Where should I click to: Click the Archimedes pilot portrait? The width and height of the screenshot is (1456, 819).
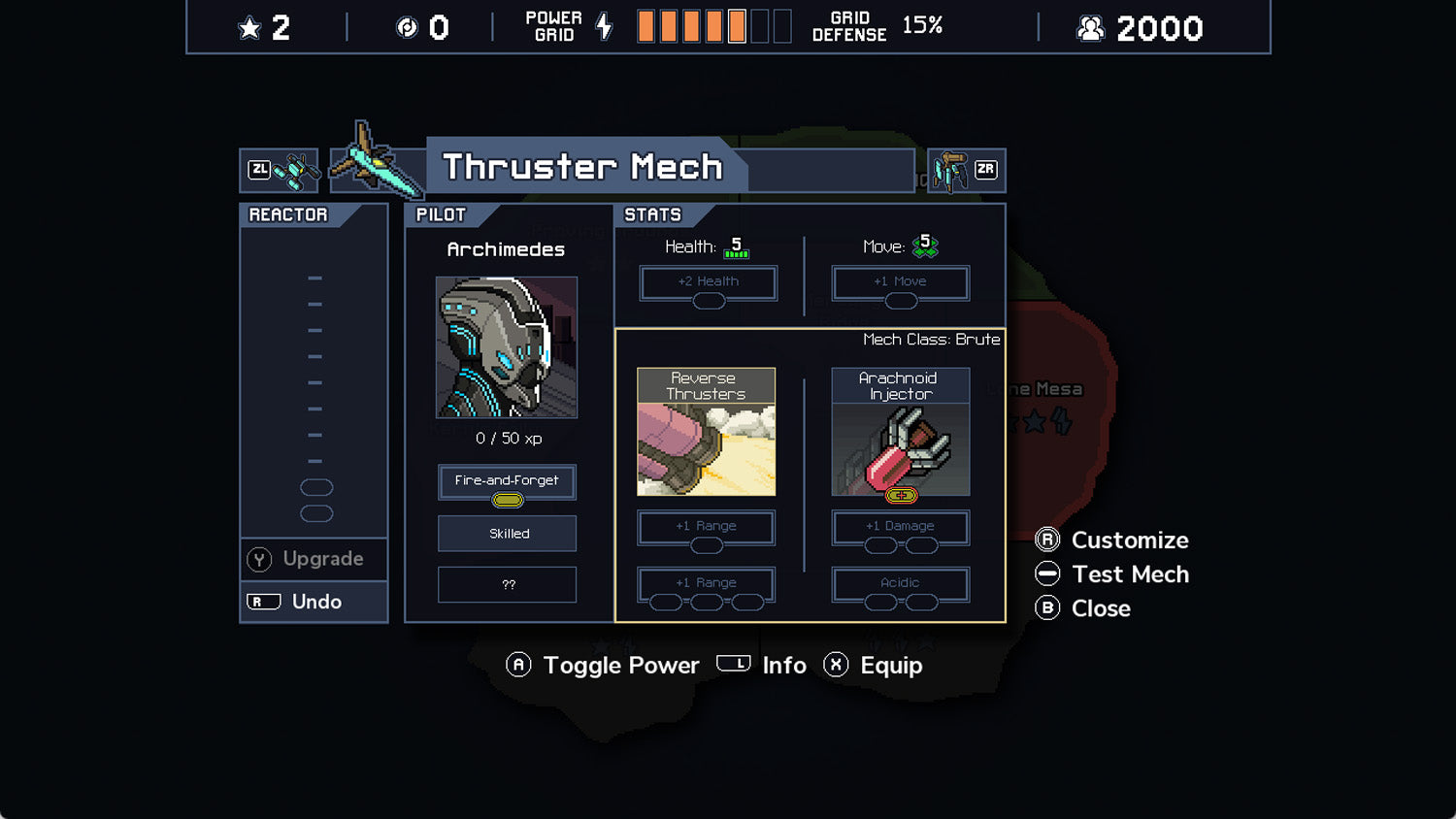tap(505, 347)
